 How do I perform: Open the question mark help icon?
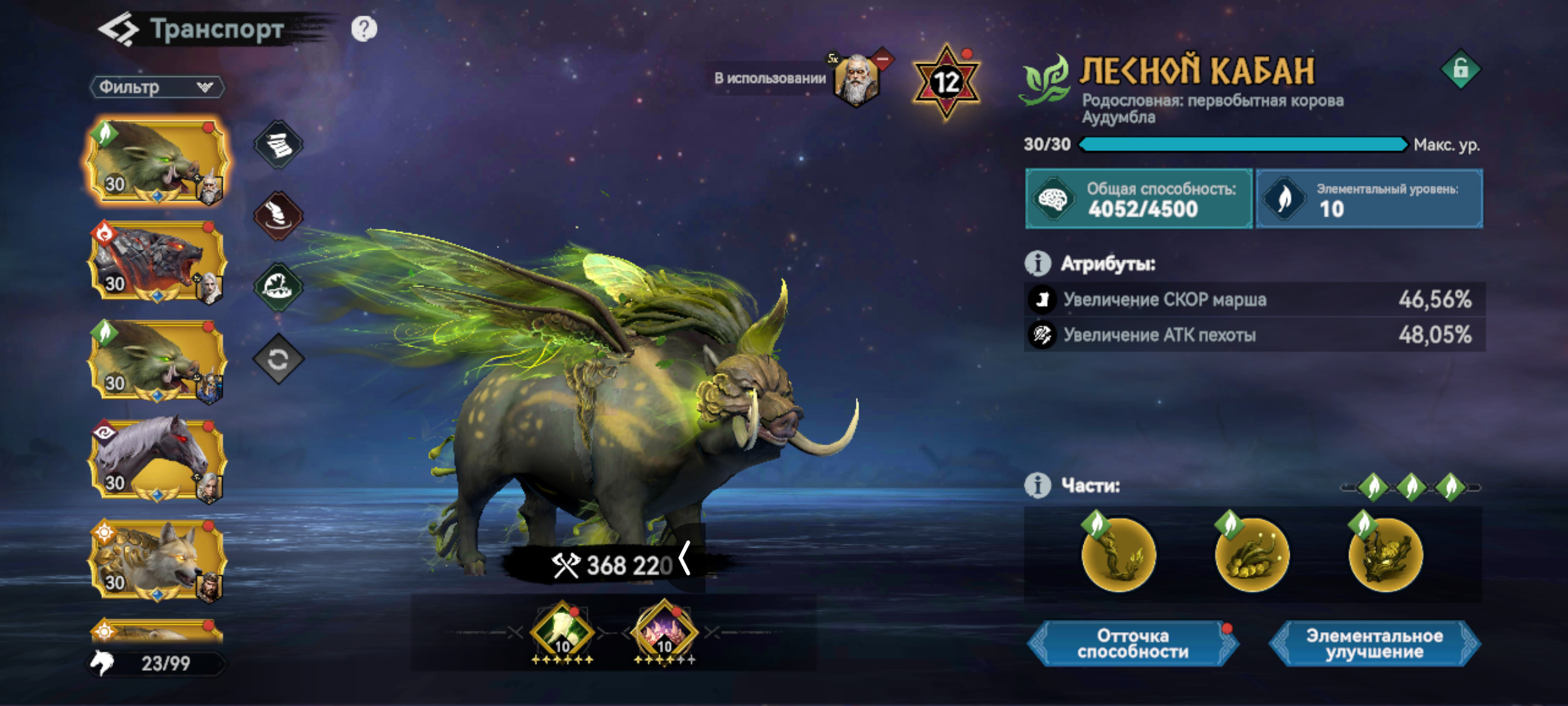pos(364,29)
